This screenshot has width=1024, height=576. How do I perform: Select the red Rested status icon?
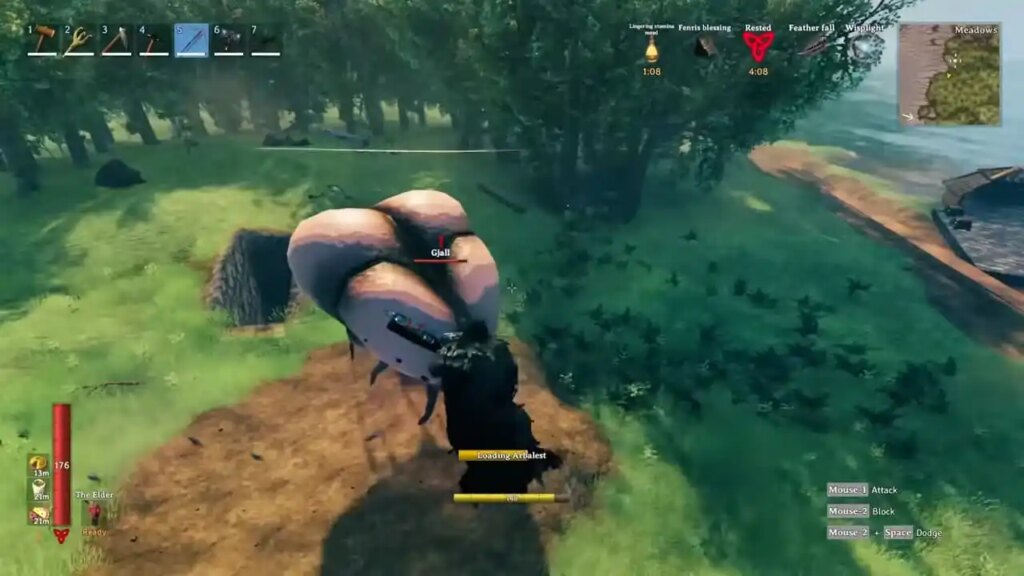tap(758, 46)
